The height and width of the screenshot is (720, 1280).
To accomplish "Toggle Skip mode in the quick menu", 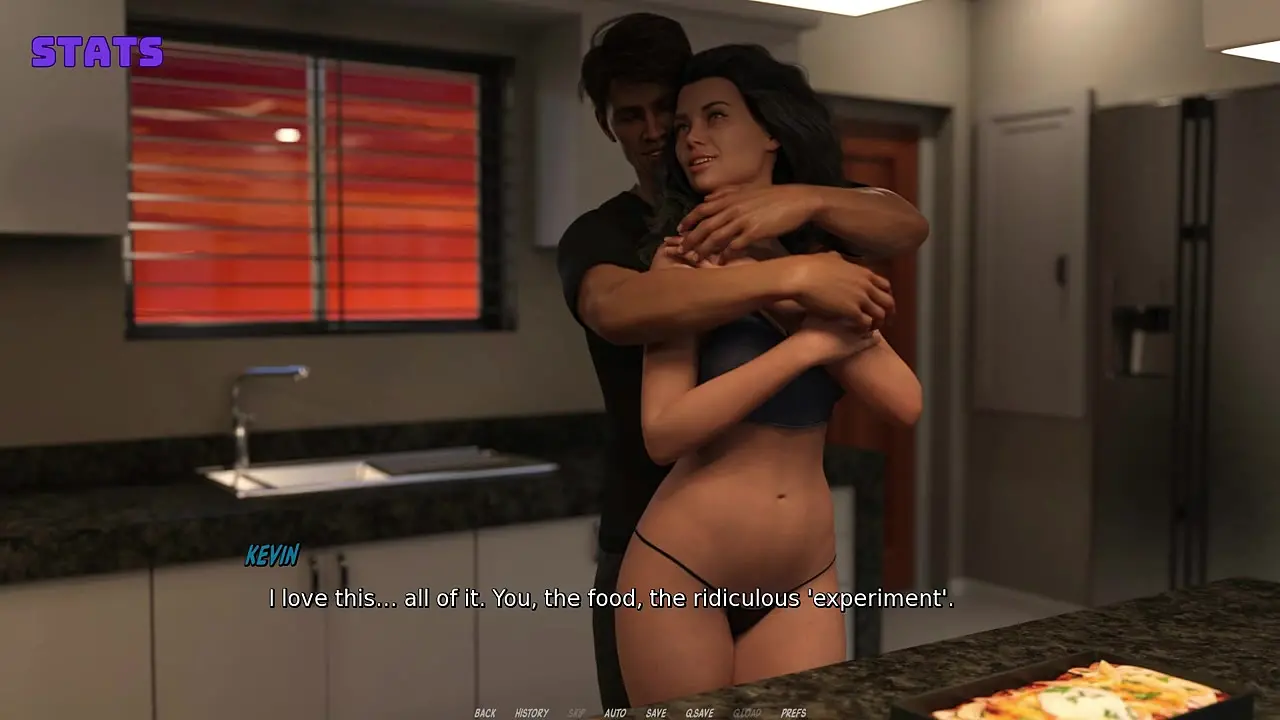I will tap(576, 713).
